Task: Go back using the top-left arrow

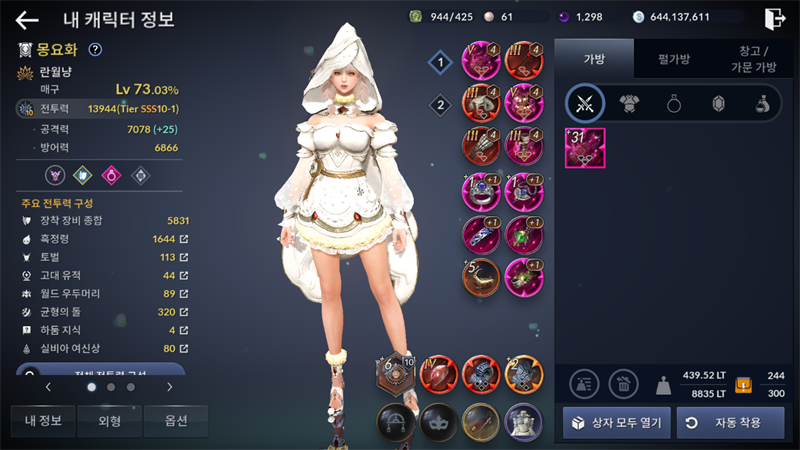Action: (27, 19)
